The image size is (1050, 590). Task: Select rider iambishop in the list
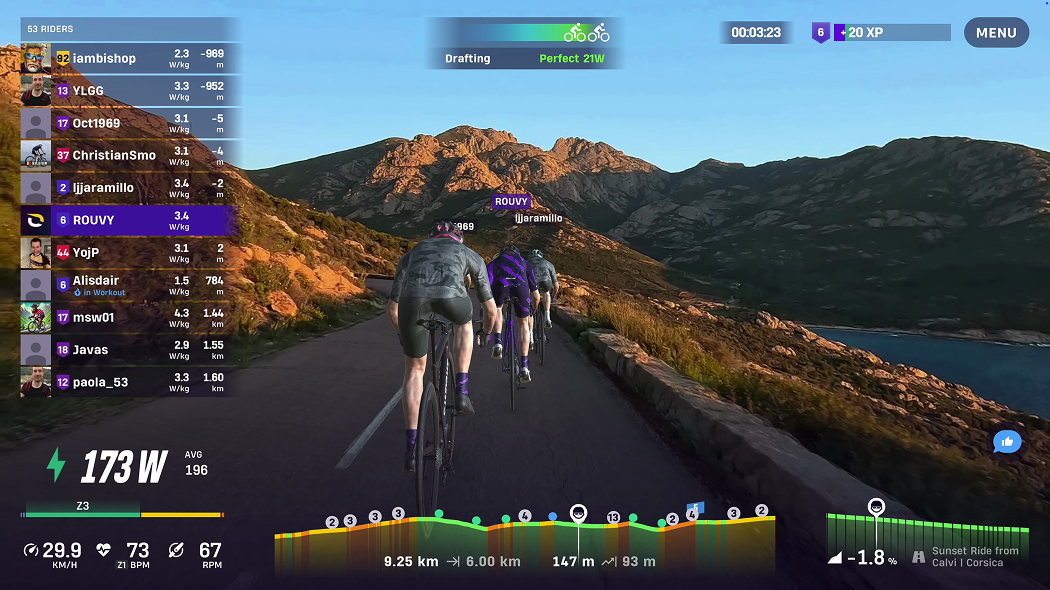[130, 58]
